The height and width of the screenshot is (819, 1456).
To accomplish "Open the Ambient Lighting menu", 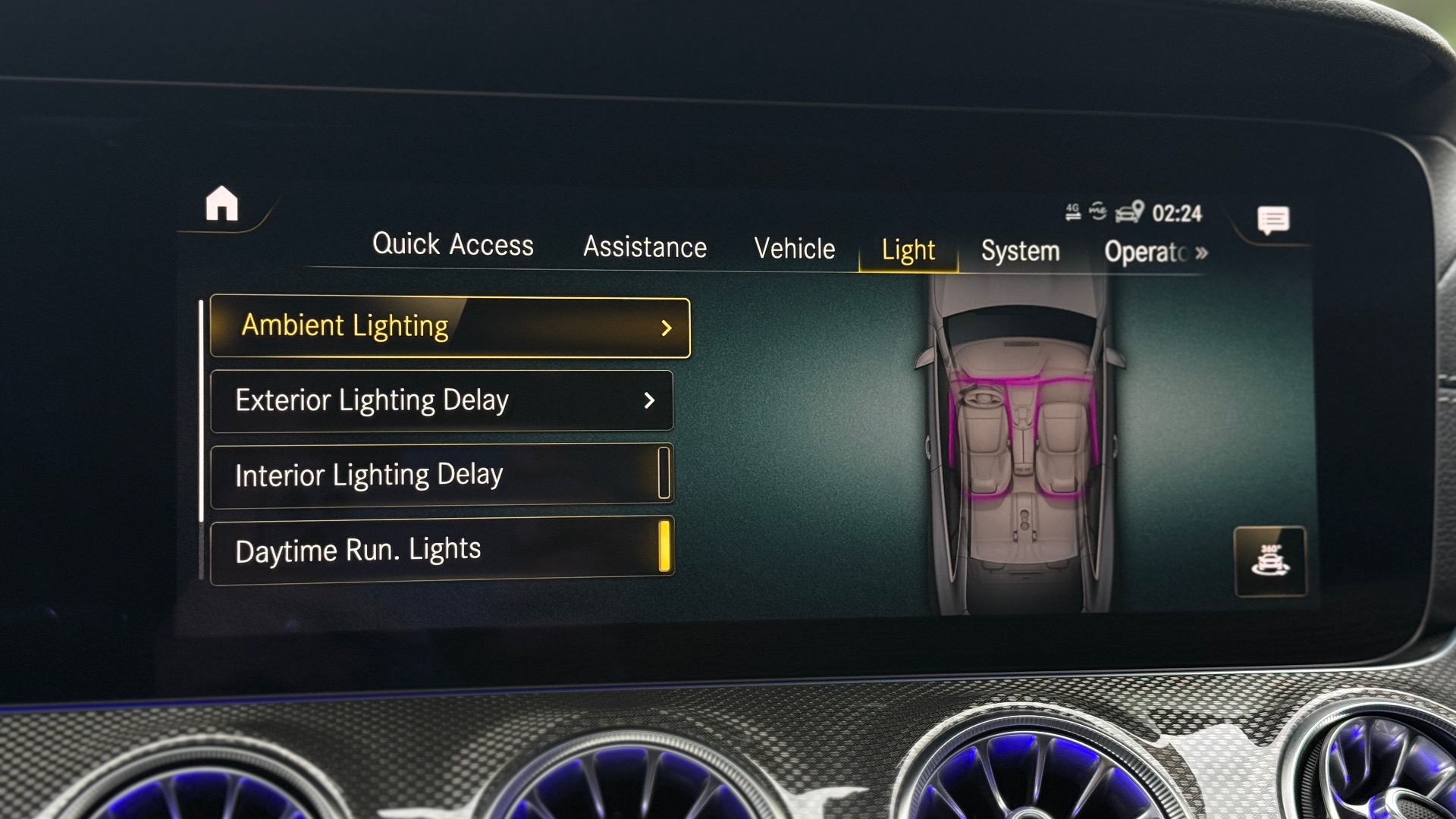I will tap(450, 327).
